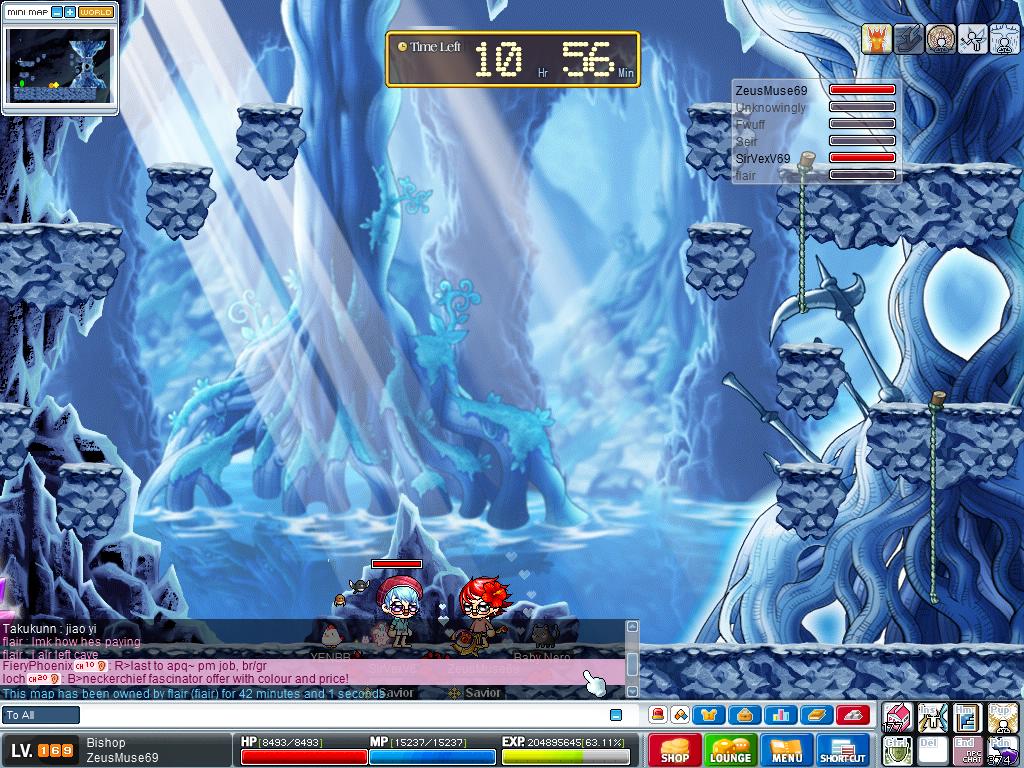Image resolution: width=1024 pixels, height=768 pixels.
Task: Select party member Unknowingly in list
Action: 770,108
